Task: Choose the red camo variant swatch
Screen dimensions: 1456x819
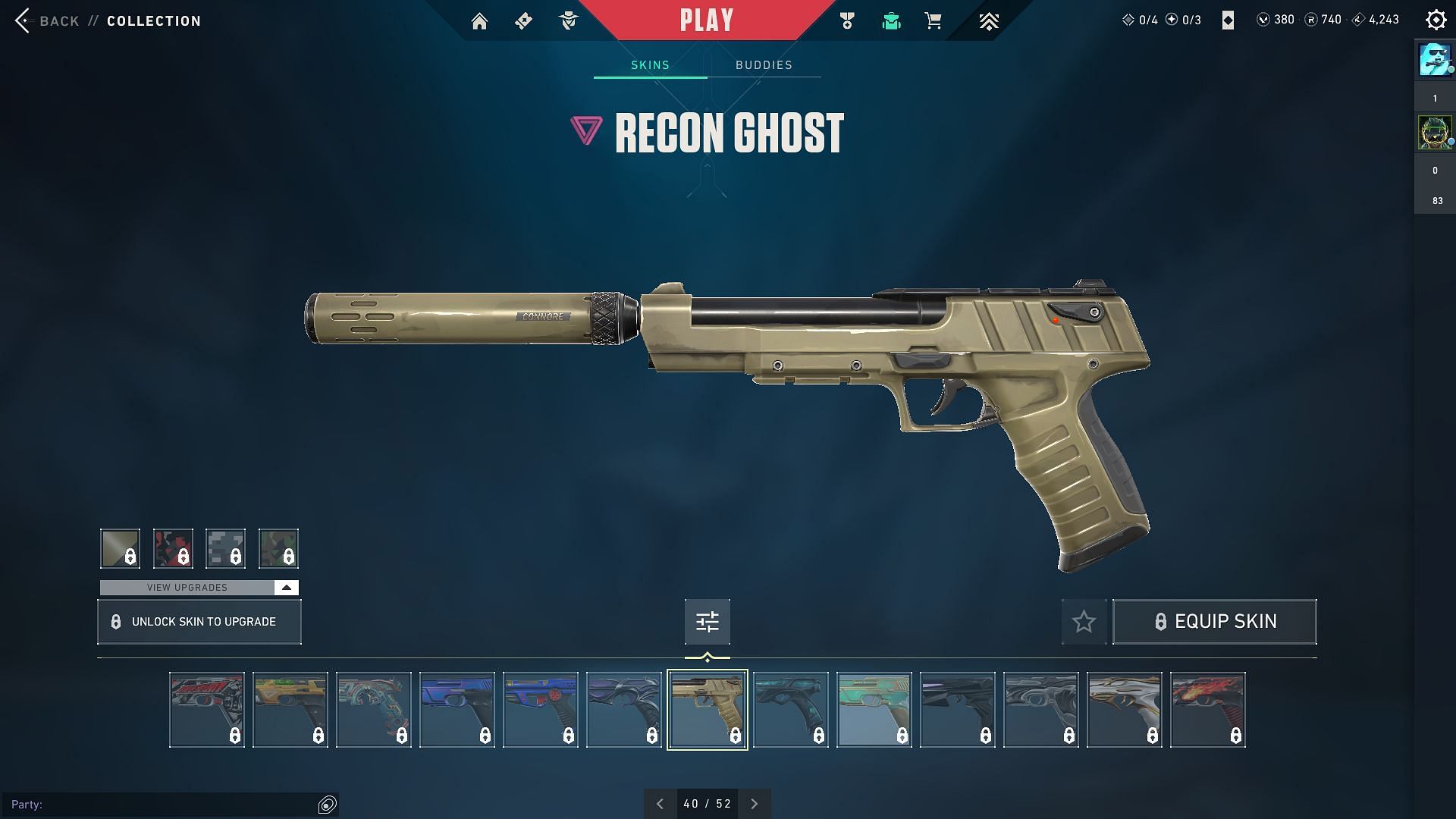Action: pyautogui.click(x=173, y=548)
